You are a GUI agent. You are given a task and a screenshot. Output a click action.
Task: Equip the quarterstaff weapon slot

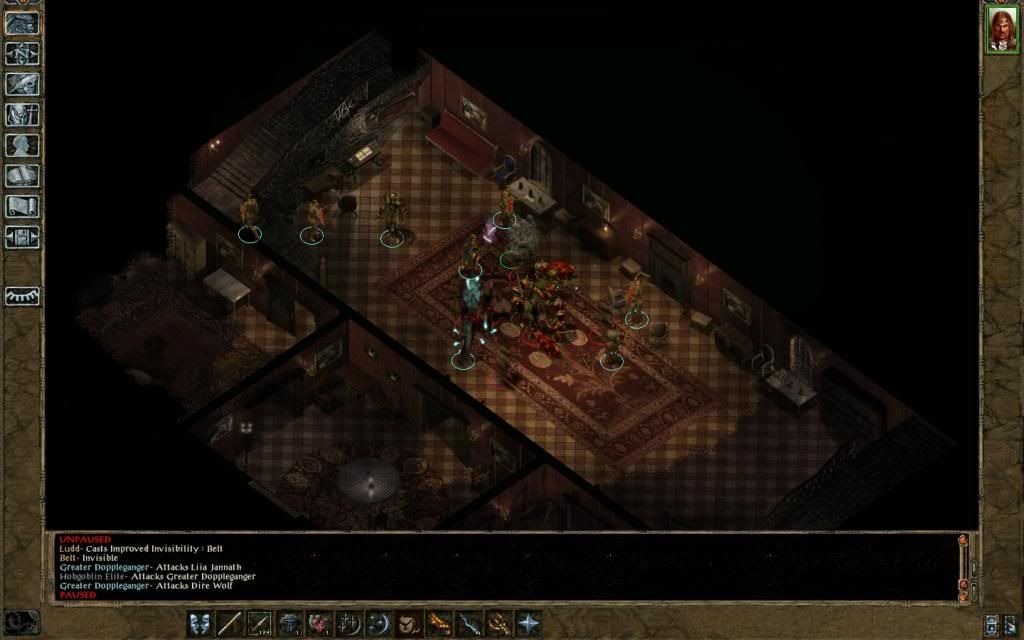click(x=230, y=623)
